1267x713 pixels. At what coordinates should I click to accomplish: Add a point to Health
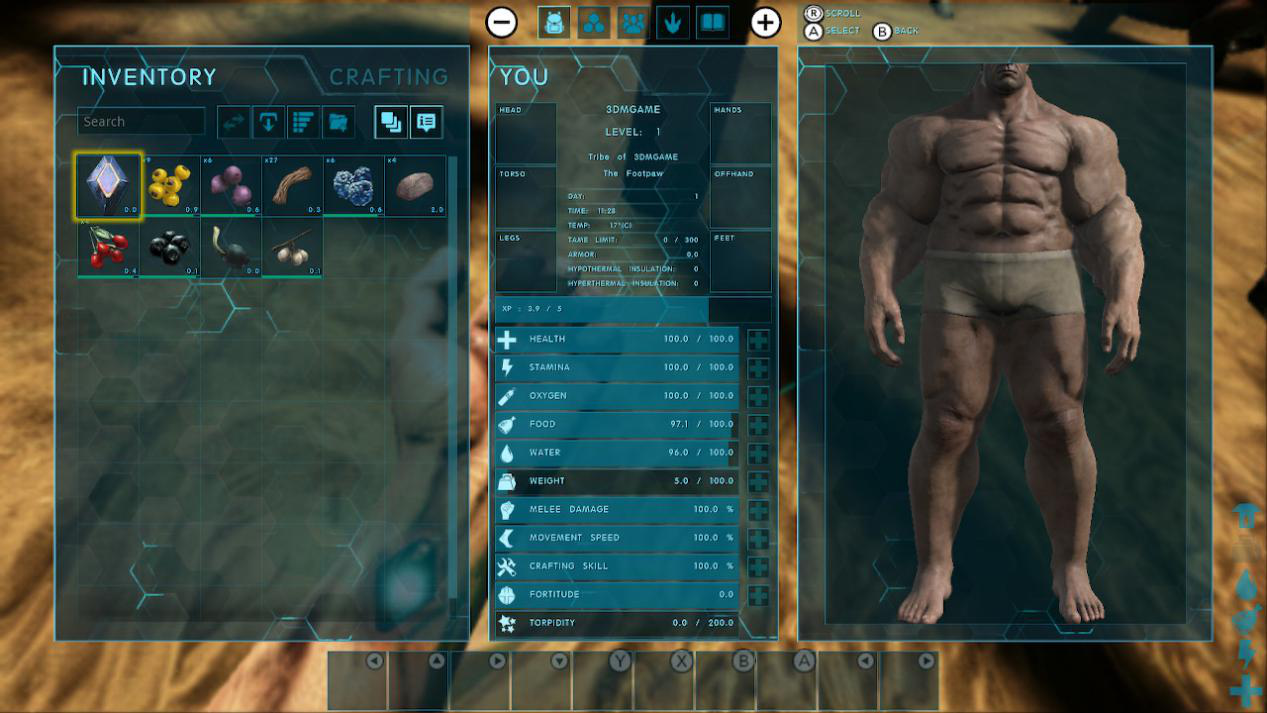pyautogui.click(x=758, y=340)
